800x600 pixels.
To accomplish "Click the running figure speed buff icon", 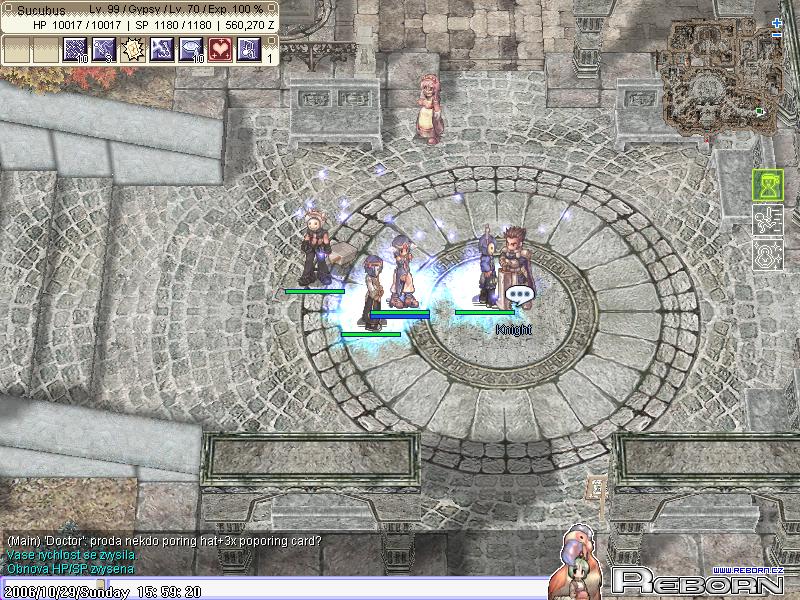I will click(x=767, y=220).
